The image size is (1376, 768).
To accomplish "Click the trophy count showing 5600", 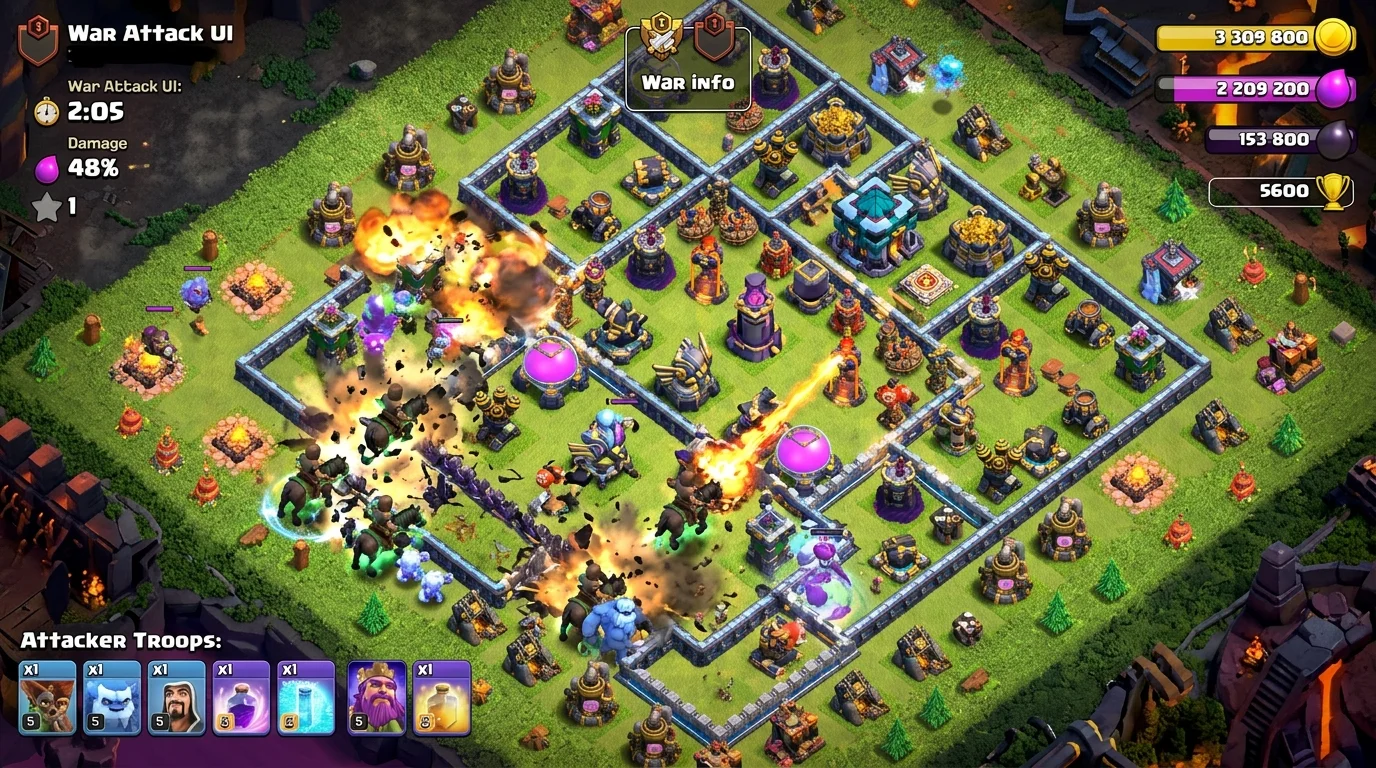I will point(1283,190).
